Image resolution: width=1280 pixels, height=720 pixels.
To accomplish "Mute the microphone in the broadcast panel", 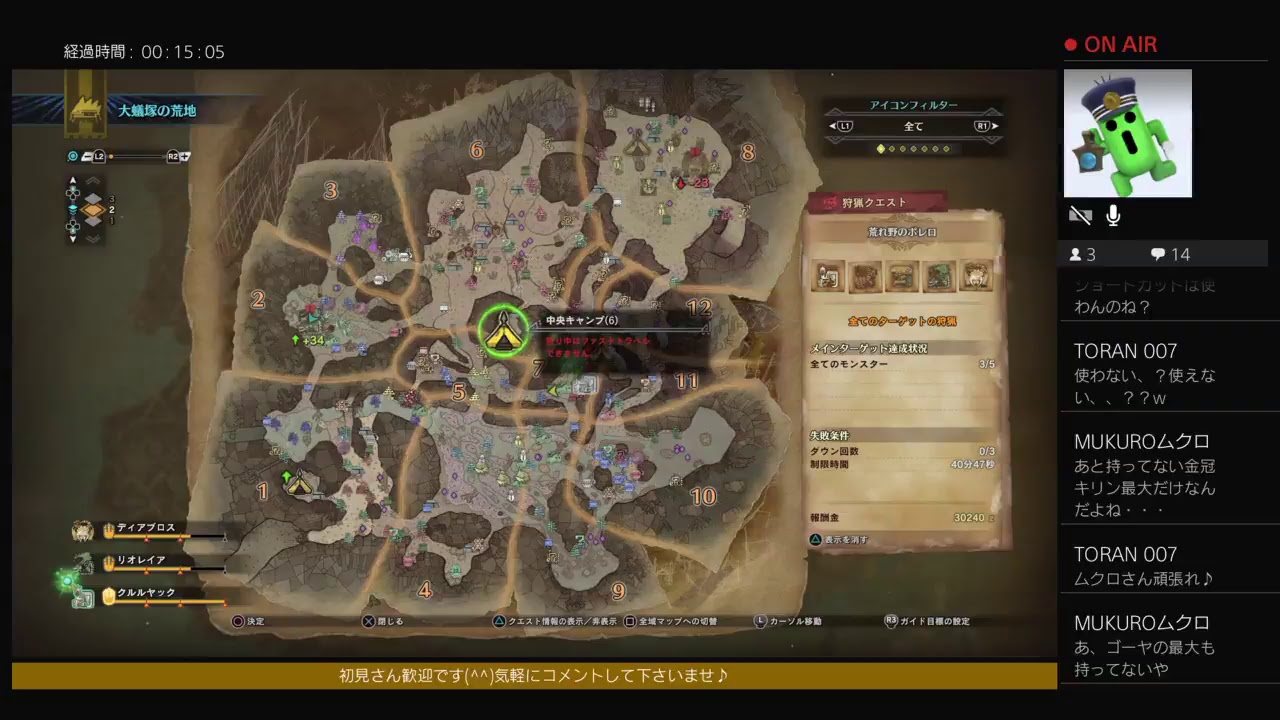I will (x=1114, y=214).
